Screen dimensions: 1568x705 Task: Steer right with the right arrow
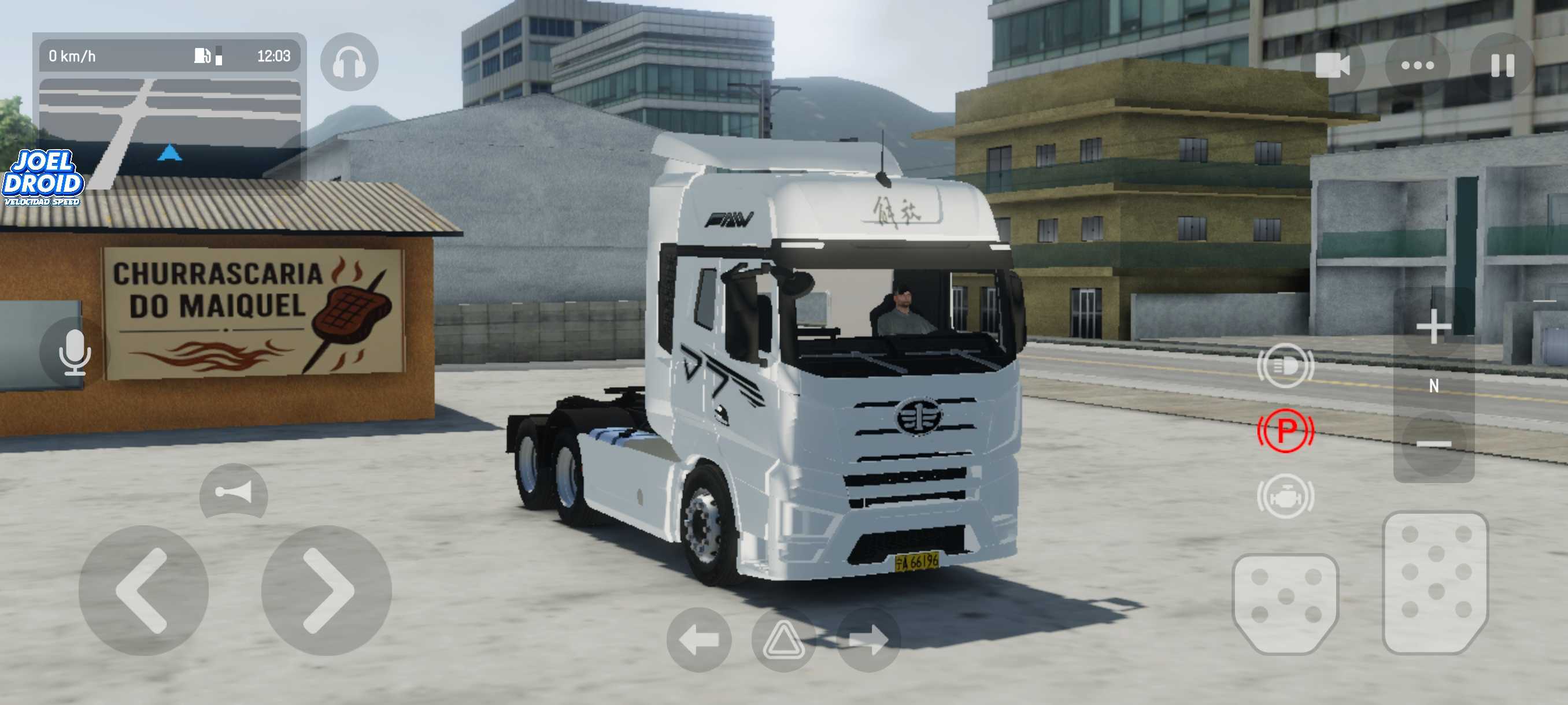point(326,590)
